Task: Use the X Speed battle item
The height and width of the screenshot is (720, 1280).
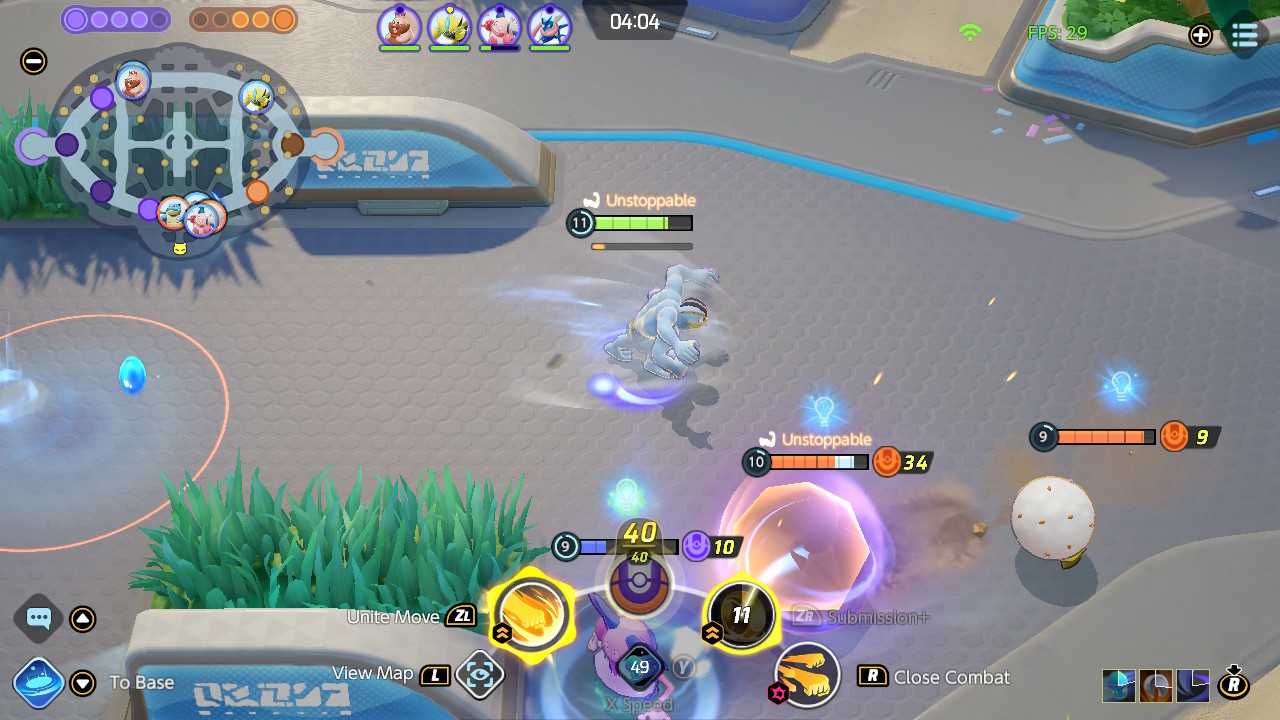Action: point(639,667)
